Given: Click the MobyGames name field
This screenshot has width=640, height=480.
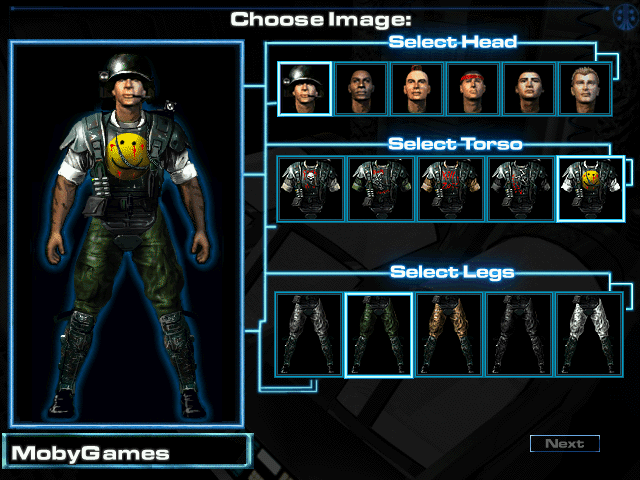Looking at the screenshot, I should [x=125, y=452].
